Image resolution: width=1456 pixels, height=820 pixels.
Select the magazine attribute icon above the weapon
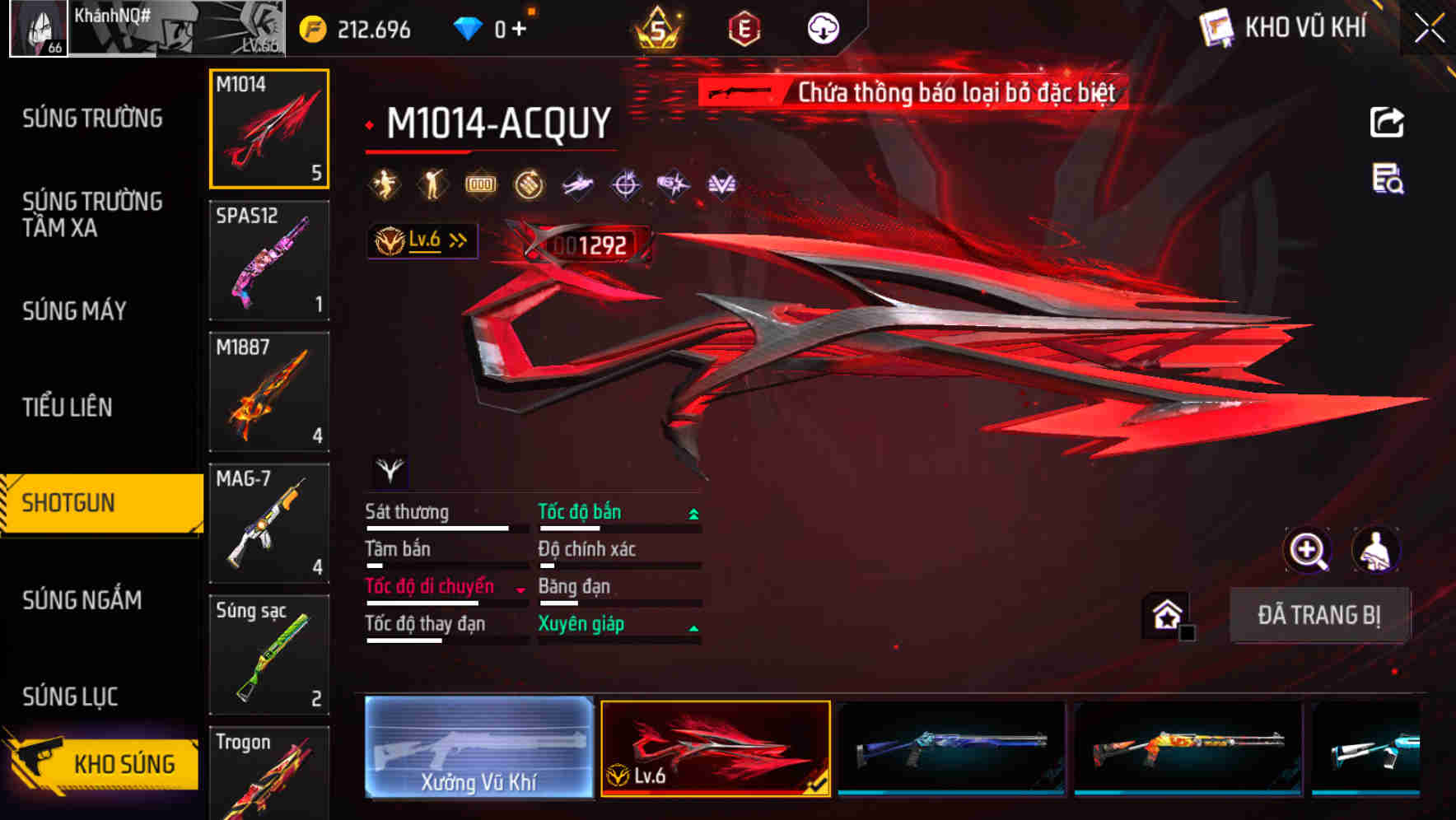[x=483, y=183]
